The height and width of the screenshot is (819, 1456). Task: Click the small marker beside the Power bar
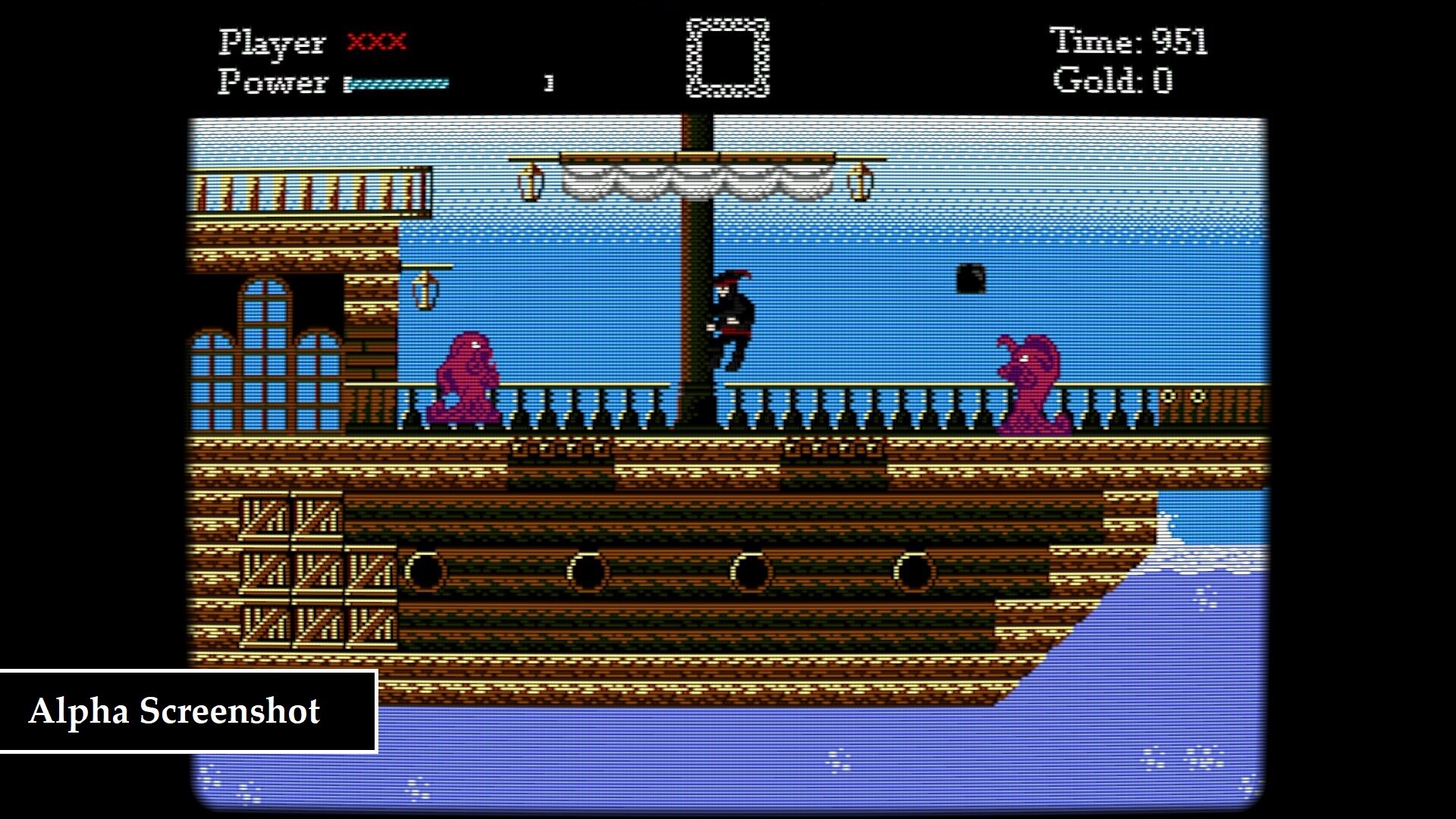tap(549, 81)
